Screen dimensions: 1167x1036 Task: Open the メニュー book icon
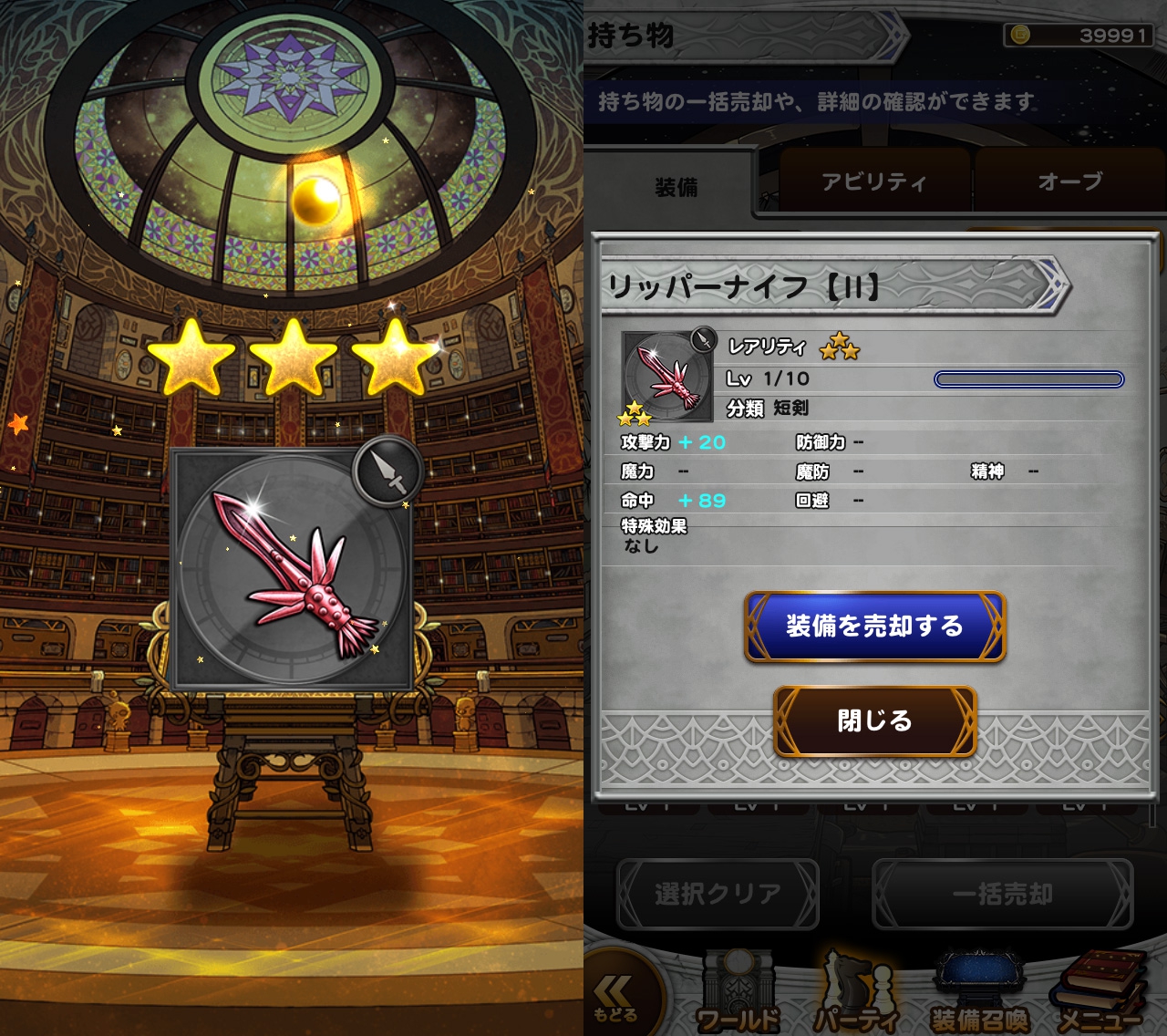tap(1100, 994)
